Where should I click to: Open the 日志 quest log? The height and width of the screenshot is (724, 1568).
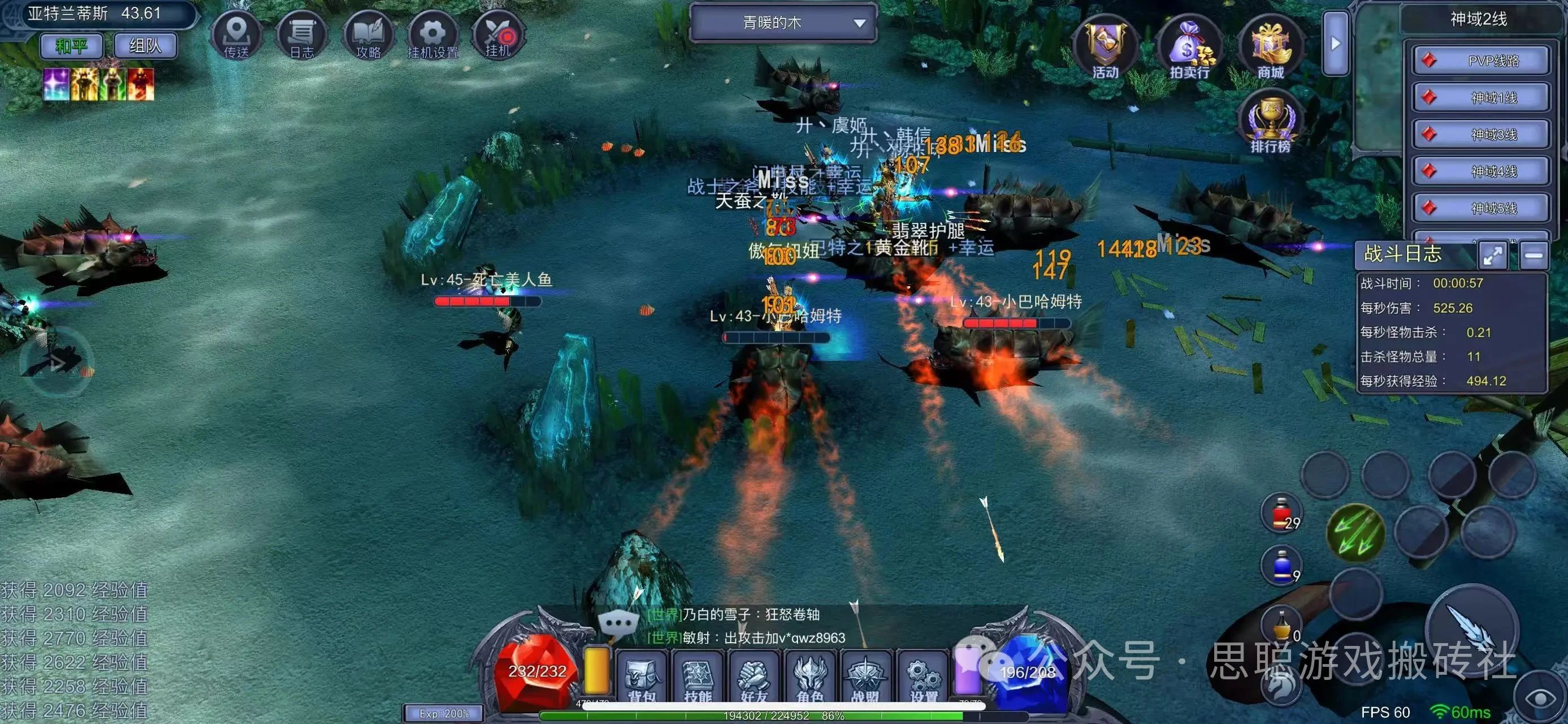coord(302,35)
